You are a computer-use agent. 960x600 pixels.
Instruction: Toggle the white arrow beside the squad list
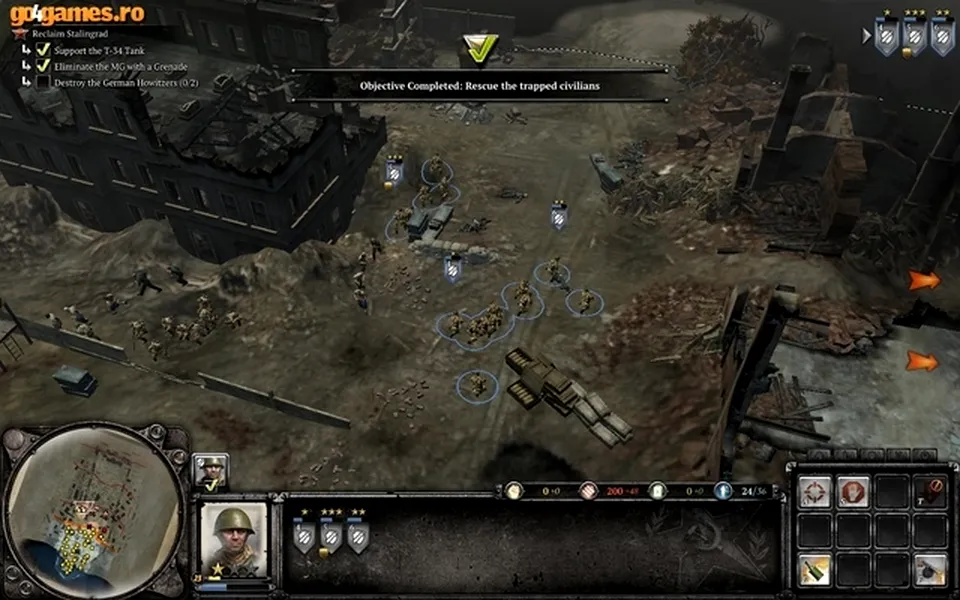coord(866,35)
